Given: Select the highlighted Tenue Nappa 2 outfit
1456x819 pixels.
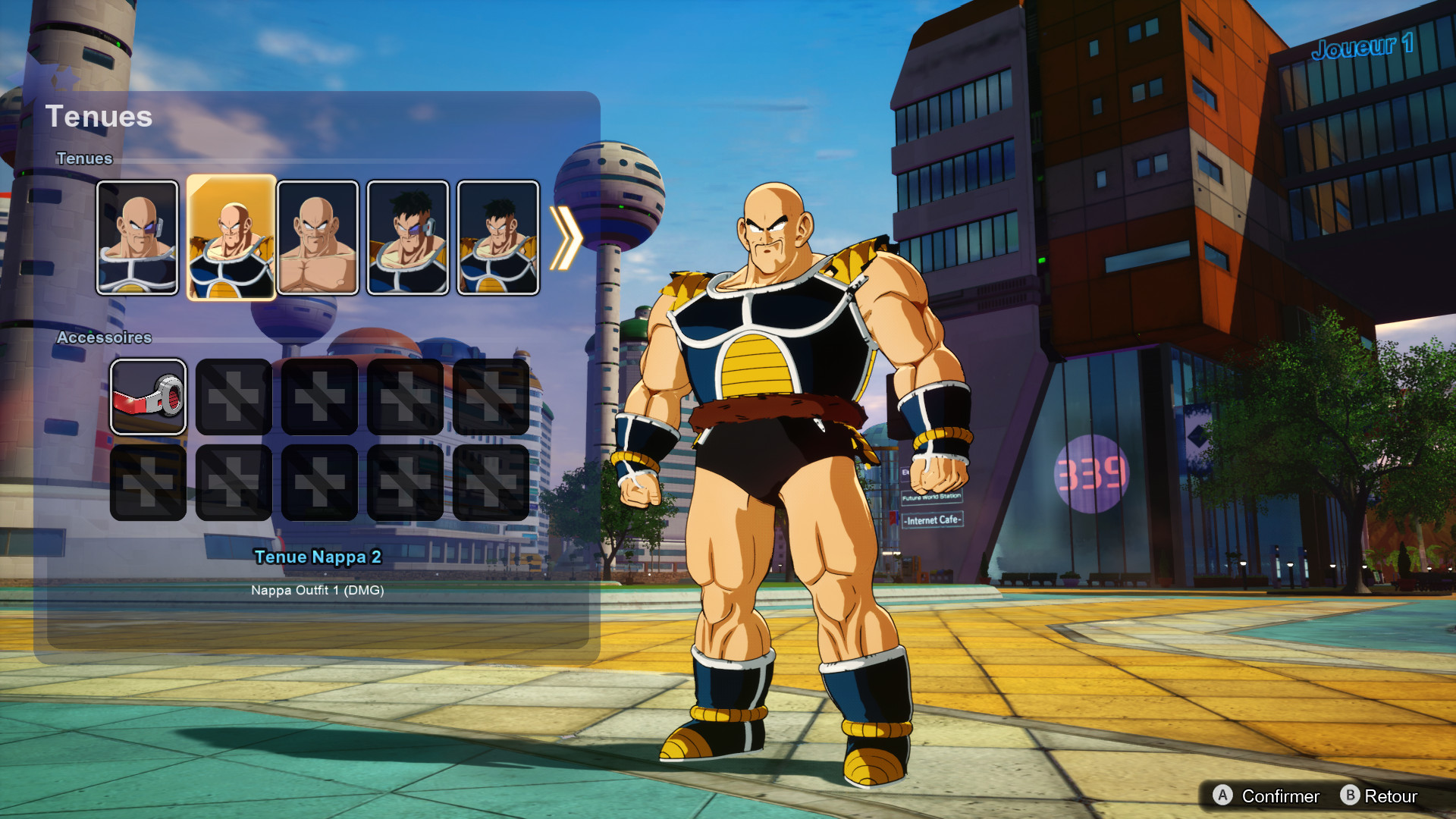Looking at the screenshot, I should (231, 237).
